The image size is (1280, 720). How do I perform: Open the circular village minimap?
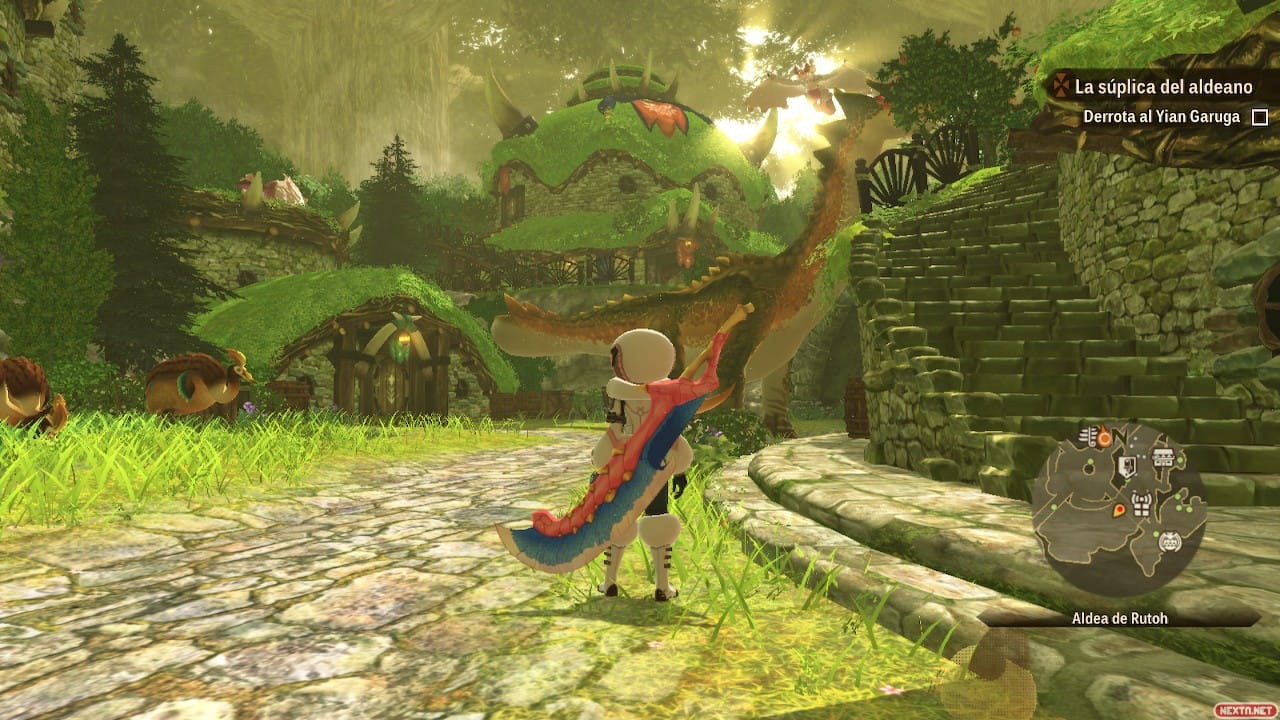pyautogui.click(x=1119, y=510)
